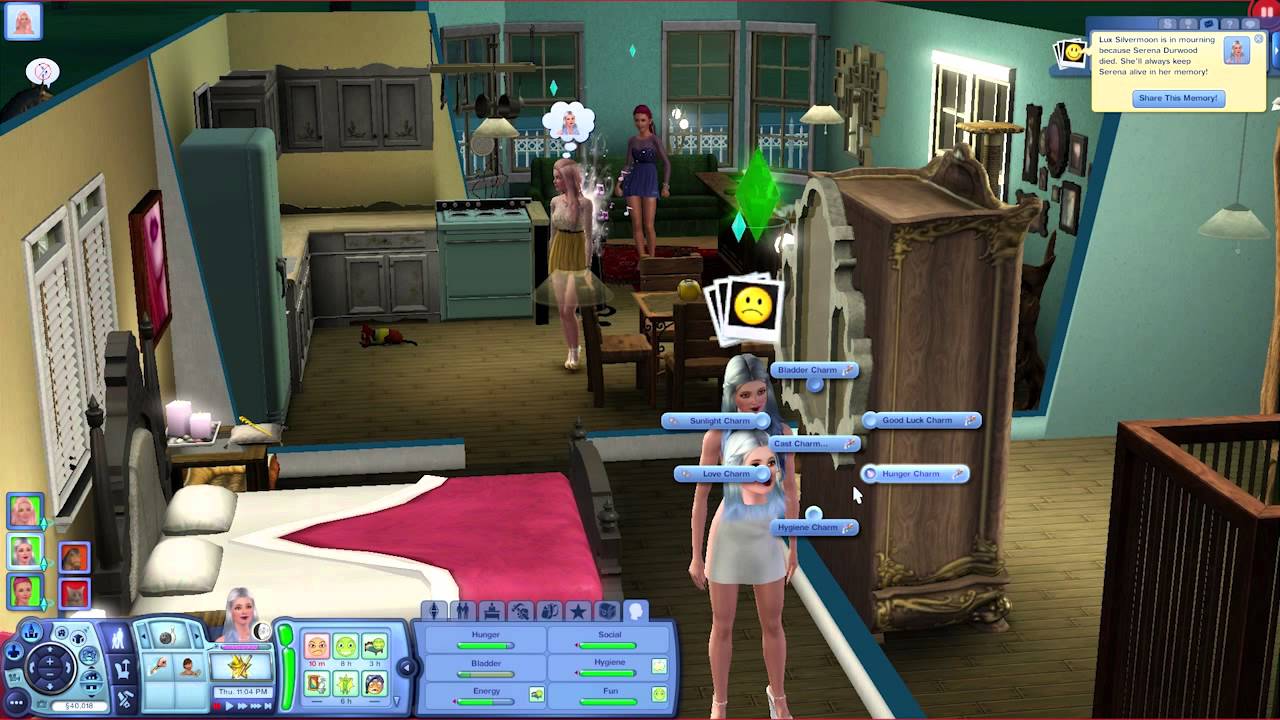Viewport: 1280px width, 720px height.
Task: Open Buy Mode with the armchair icon
Action: (122, 668)
